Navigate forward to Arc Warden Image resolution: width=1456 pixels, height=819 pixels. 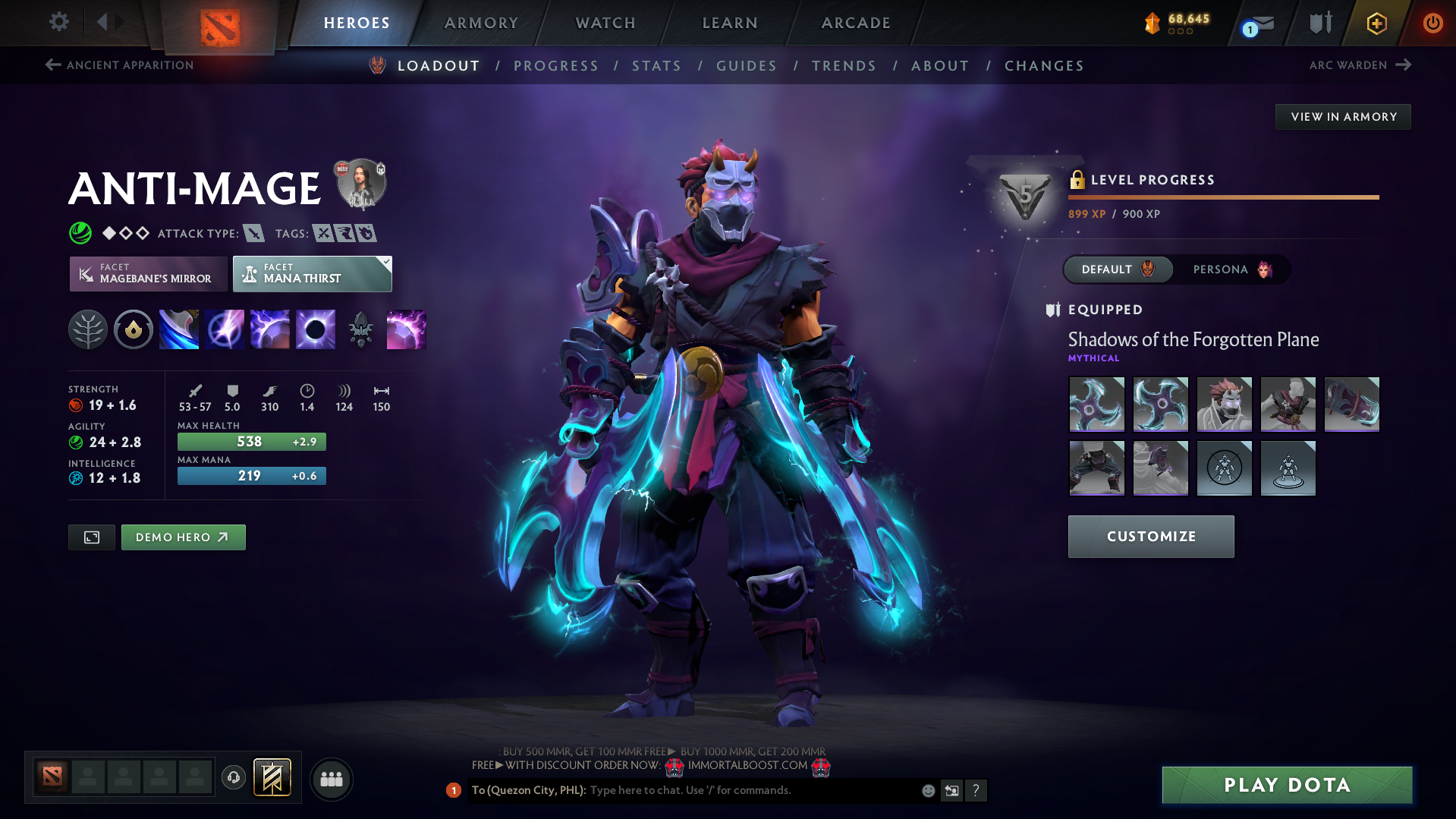click(1360, 65)
